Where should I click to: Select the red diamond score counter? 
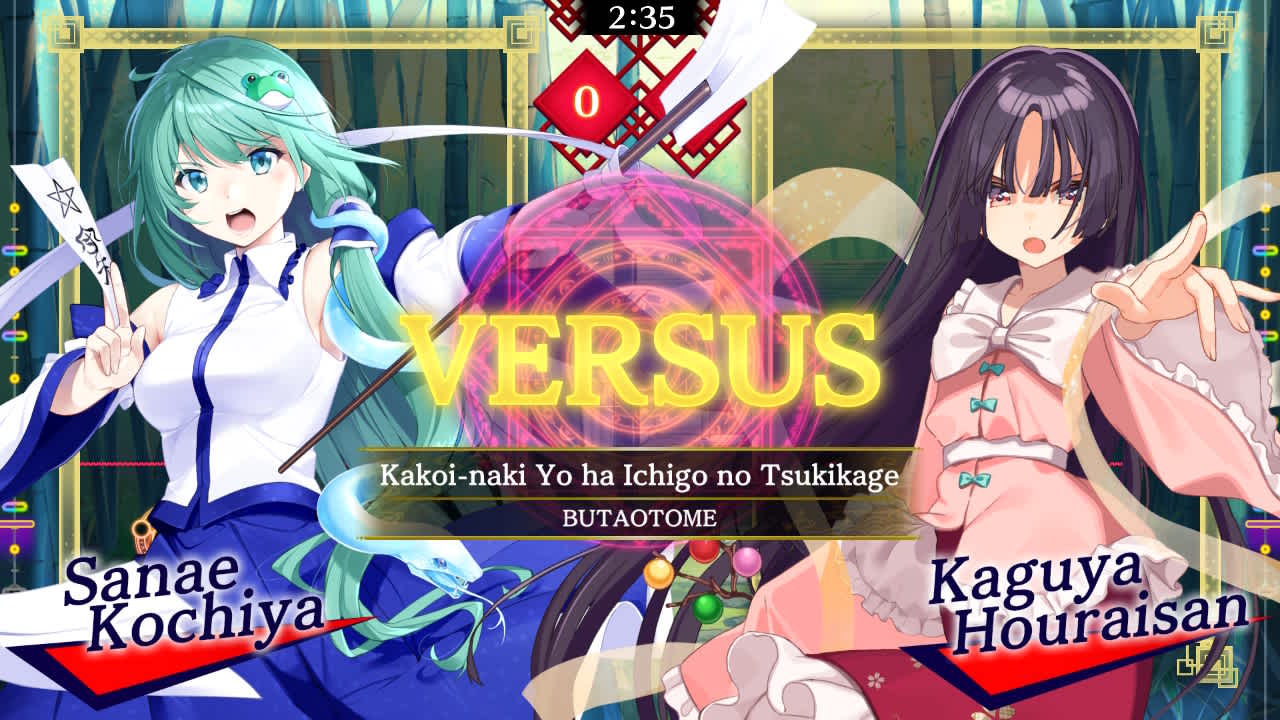pos(589,97)
